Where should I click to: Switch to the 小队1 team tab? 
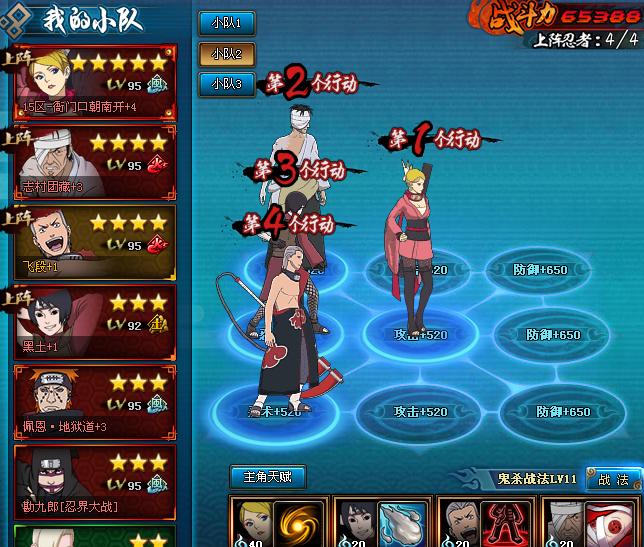(x=226, y=22)
